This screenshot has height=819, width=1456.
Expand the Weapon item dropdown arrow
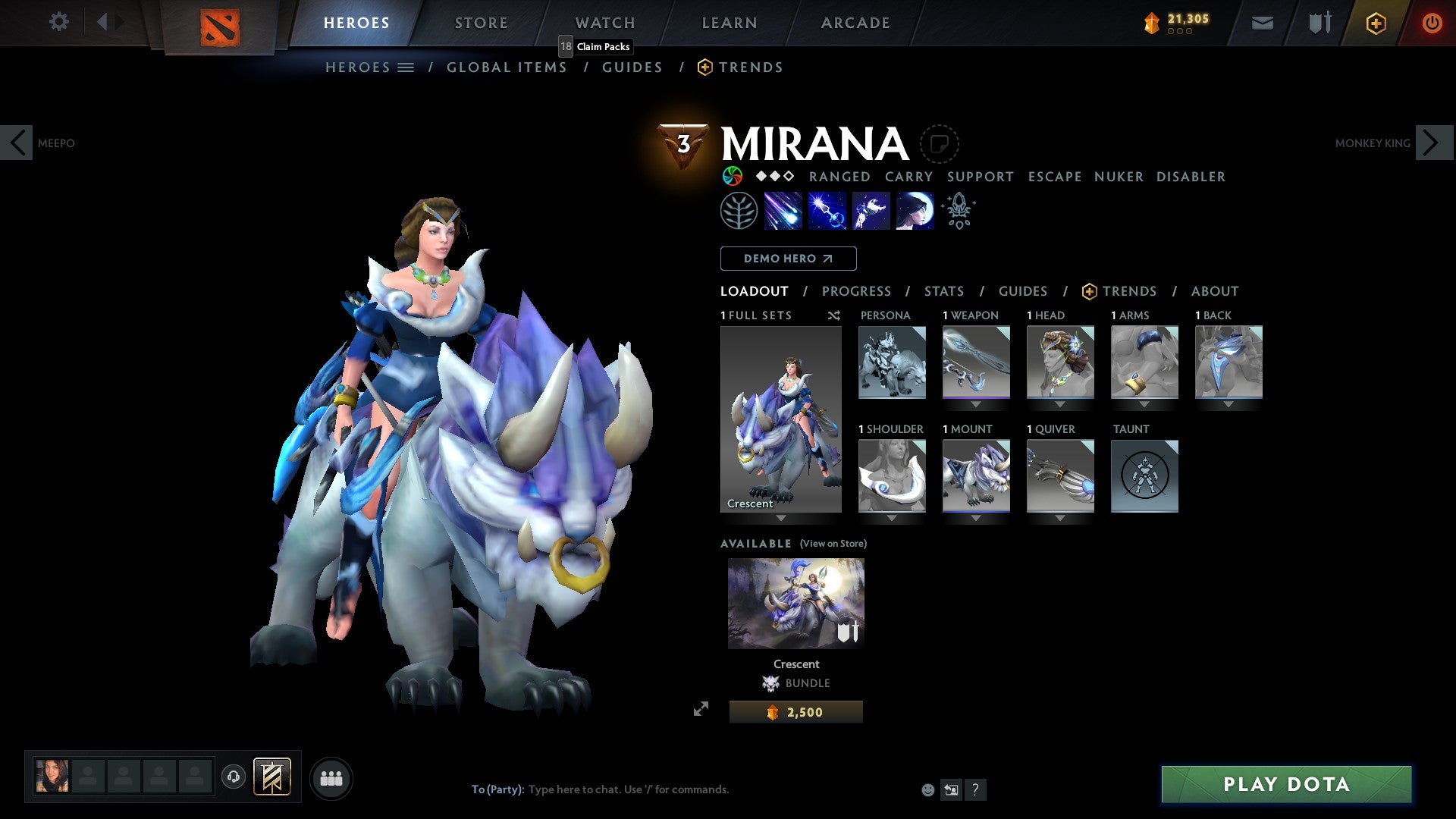[x=975, y=404]
